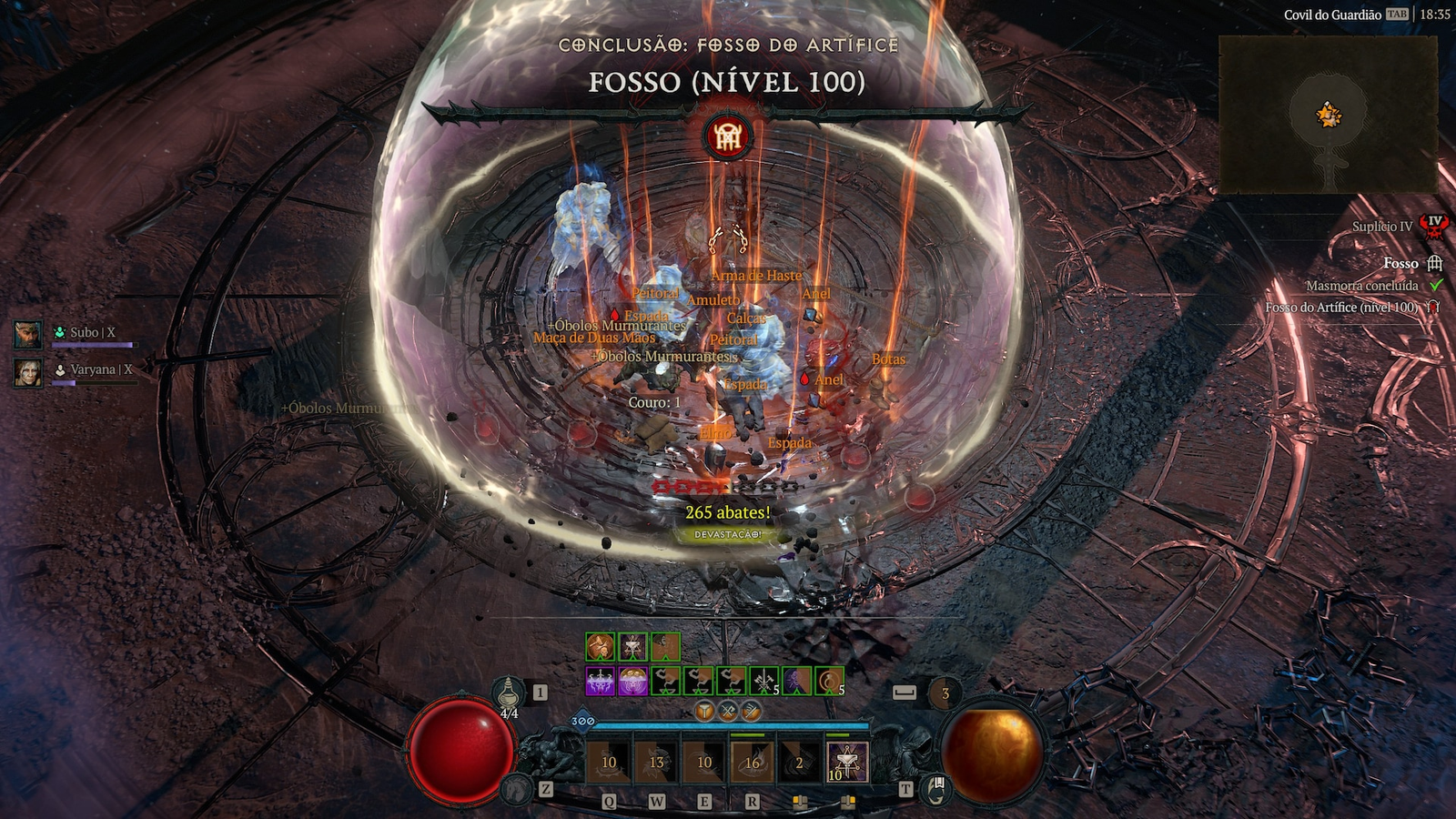Activate the skill slot bound to E
The image size is (1456, 819).
click(x=704, y=763)
